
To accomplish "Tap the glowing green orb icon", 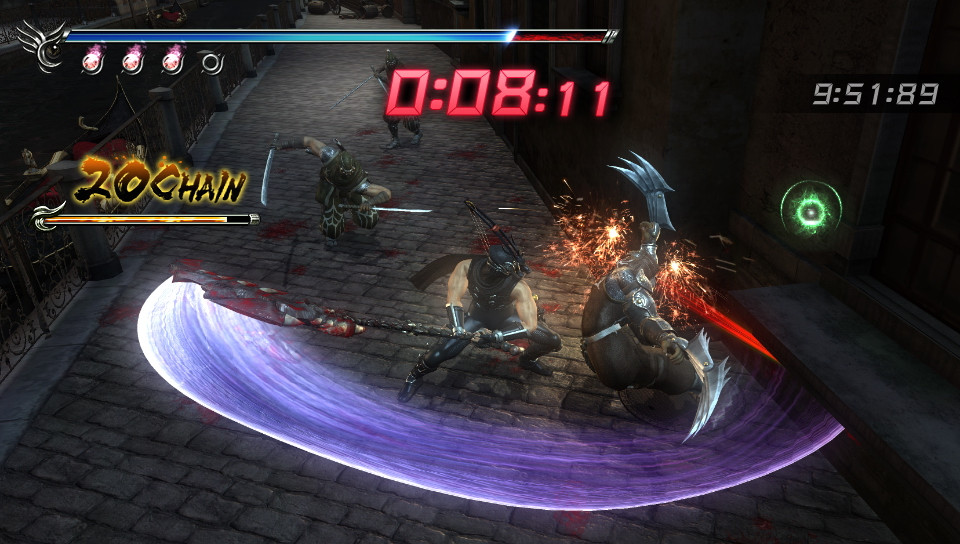I will [811, 208].
